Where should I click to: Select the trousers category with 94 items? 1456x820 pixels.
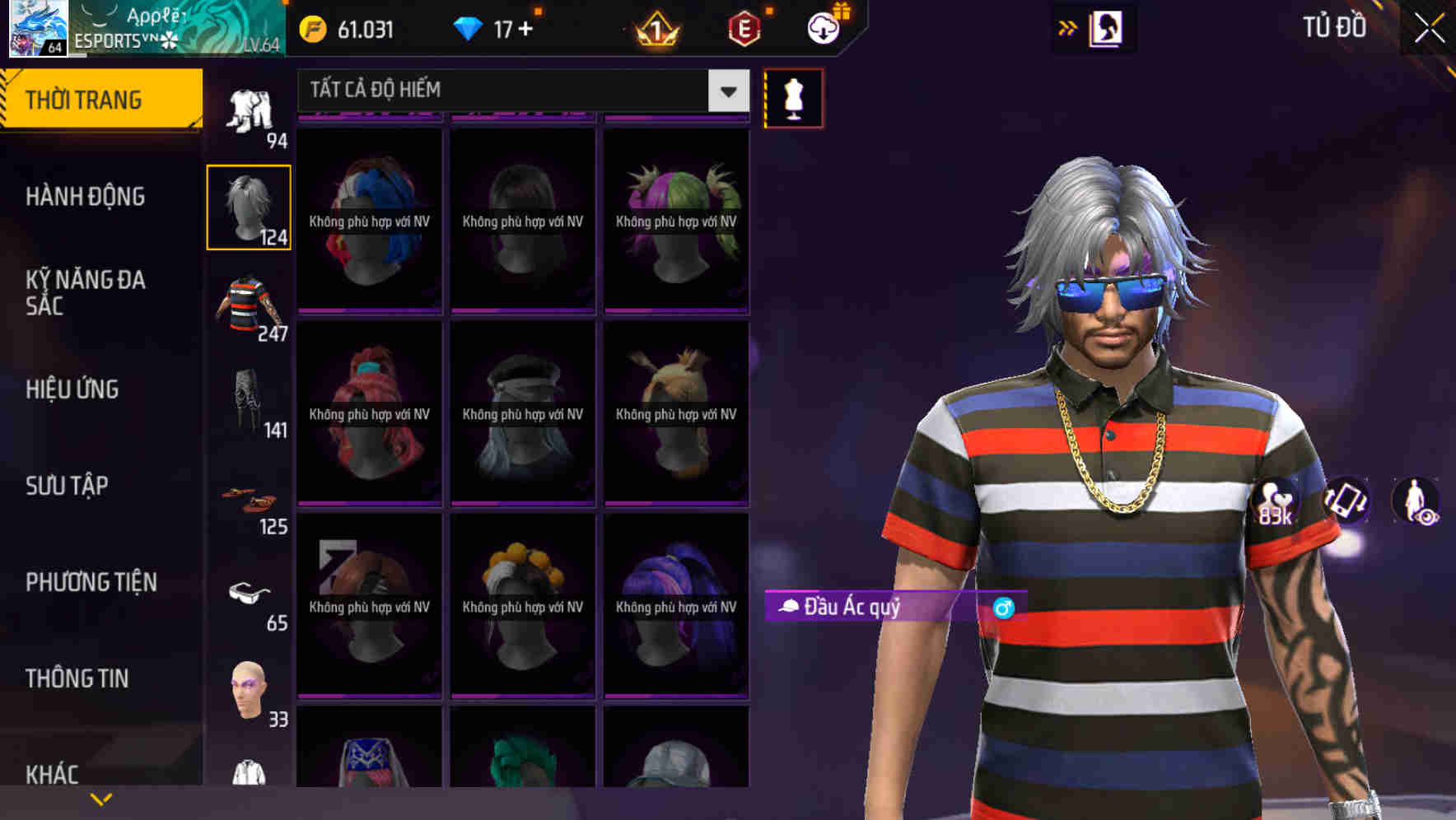click(248, 107)
